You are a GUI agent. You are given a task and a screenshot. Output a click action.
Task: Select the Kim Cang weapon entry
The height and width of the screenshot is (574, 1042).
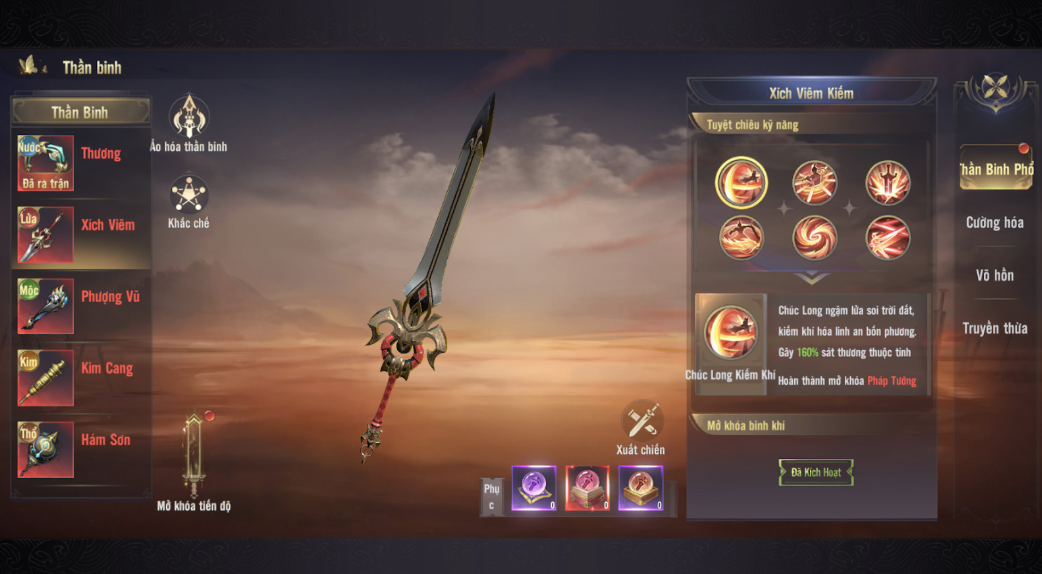80,376
